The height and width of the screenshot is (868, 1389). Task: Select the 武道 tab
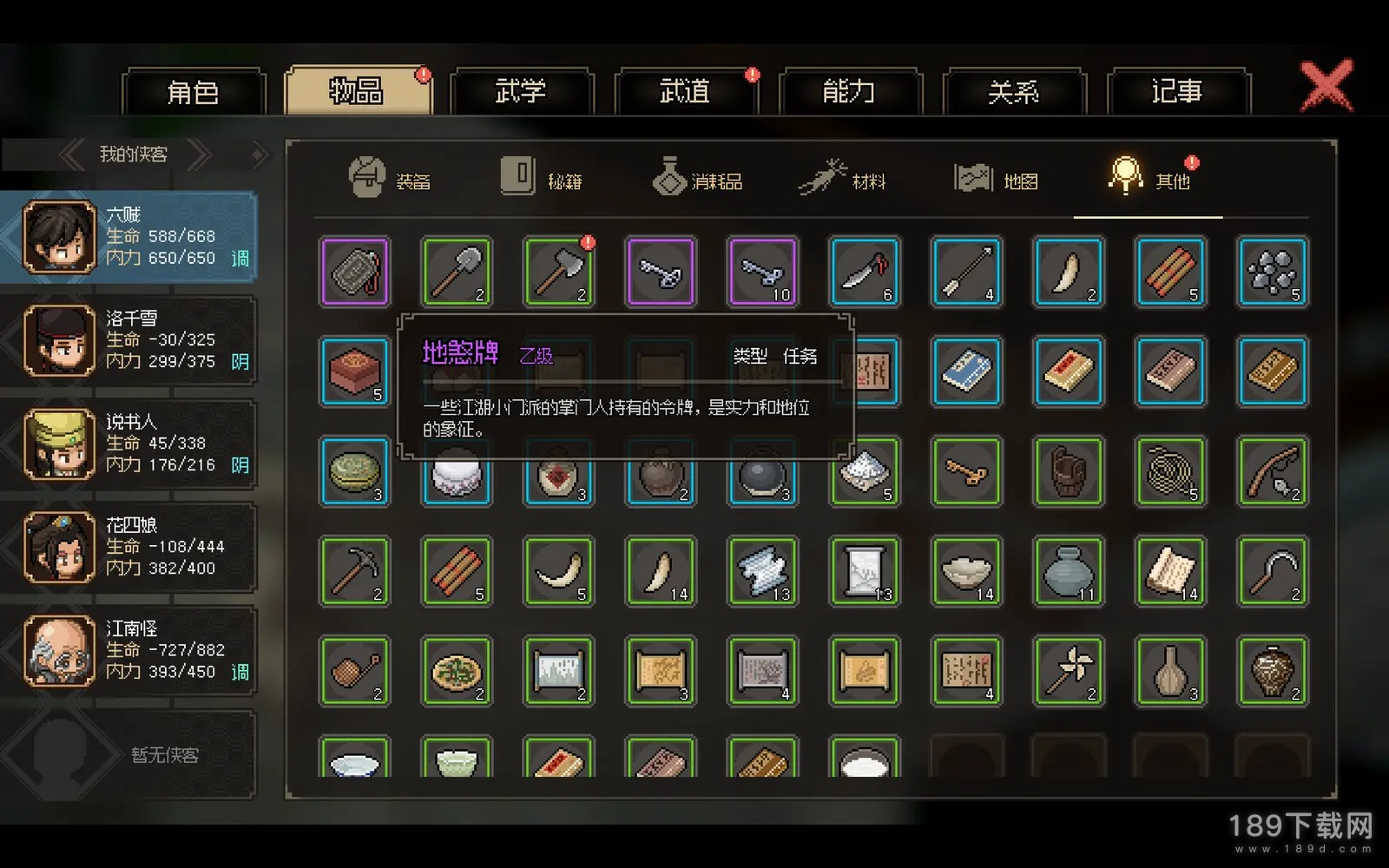685,91
